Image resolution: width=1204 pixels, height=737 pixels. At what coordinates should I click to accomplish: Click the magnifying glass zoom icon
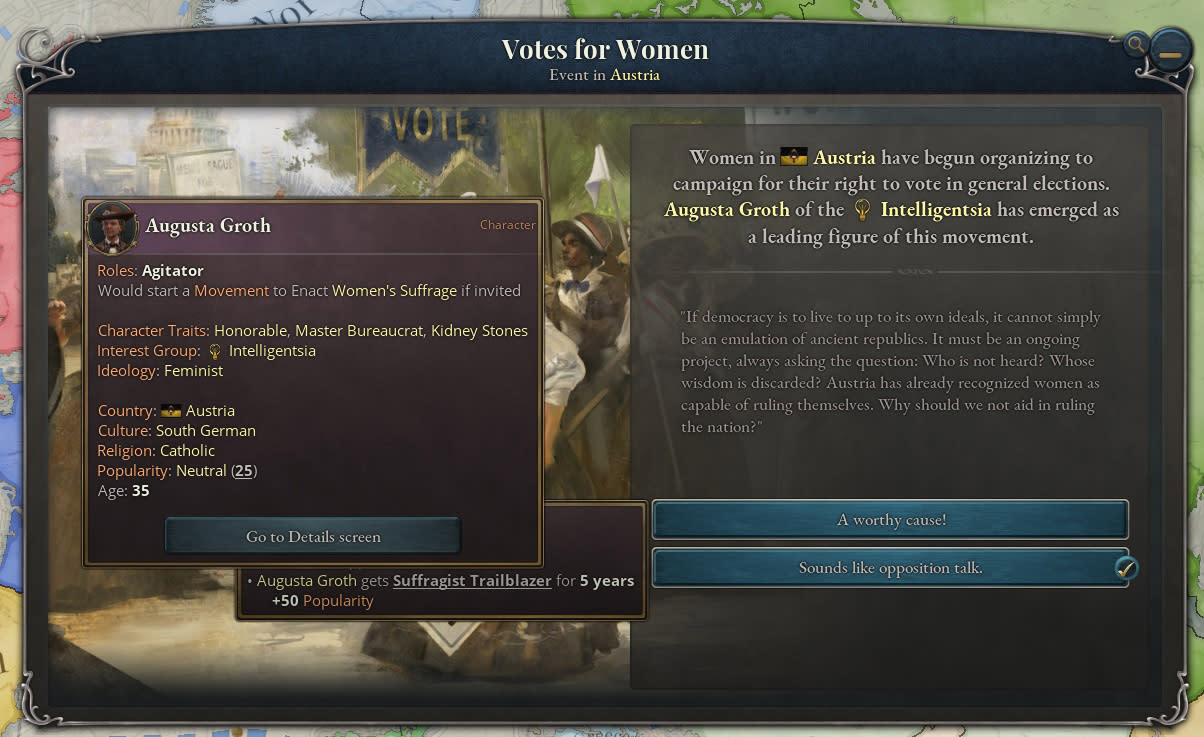coord(1135,44)
